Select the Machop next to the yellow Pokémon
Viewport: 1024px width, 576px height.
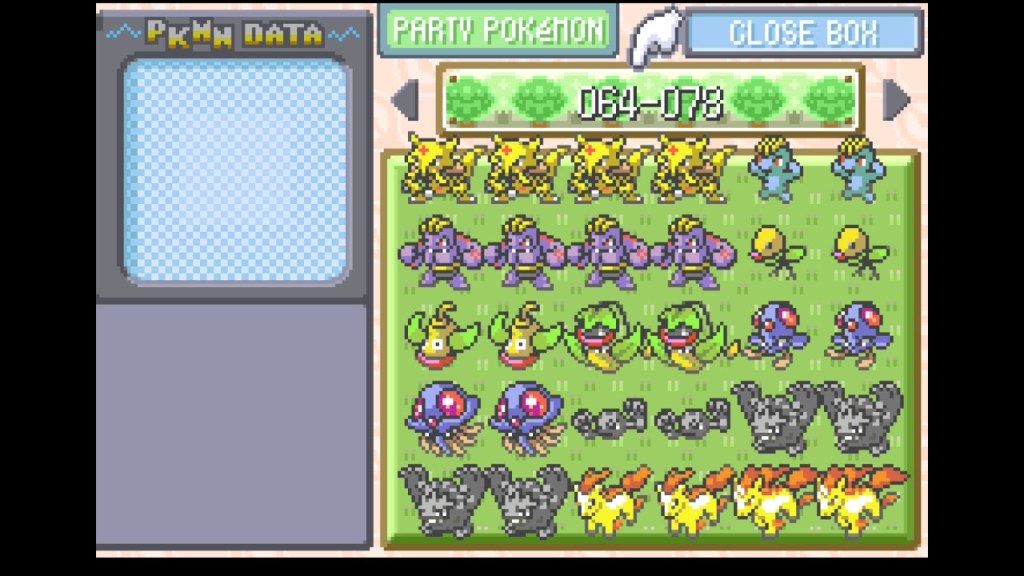click(x=773, y=170)
